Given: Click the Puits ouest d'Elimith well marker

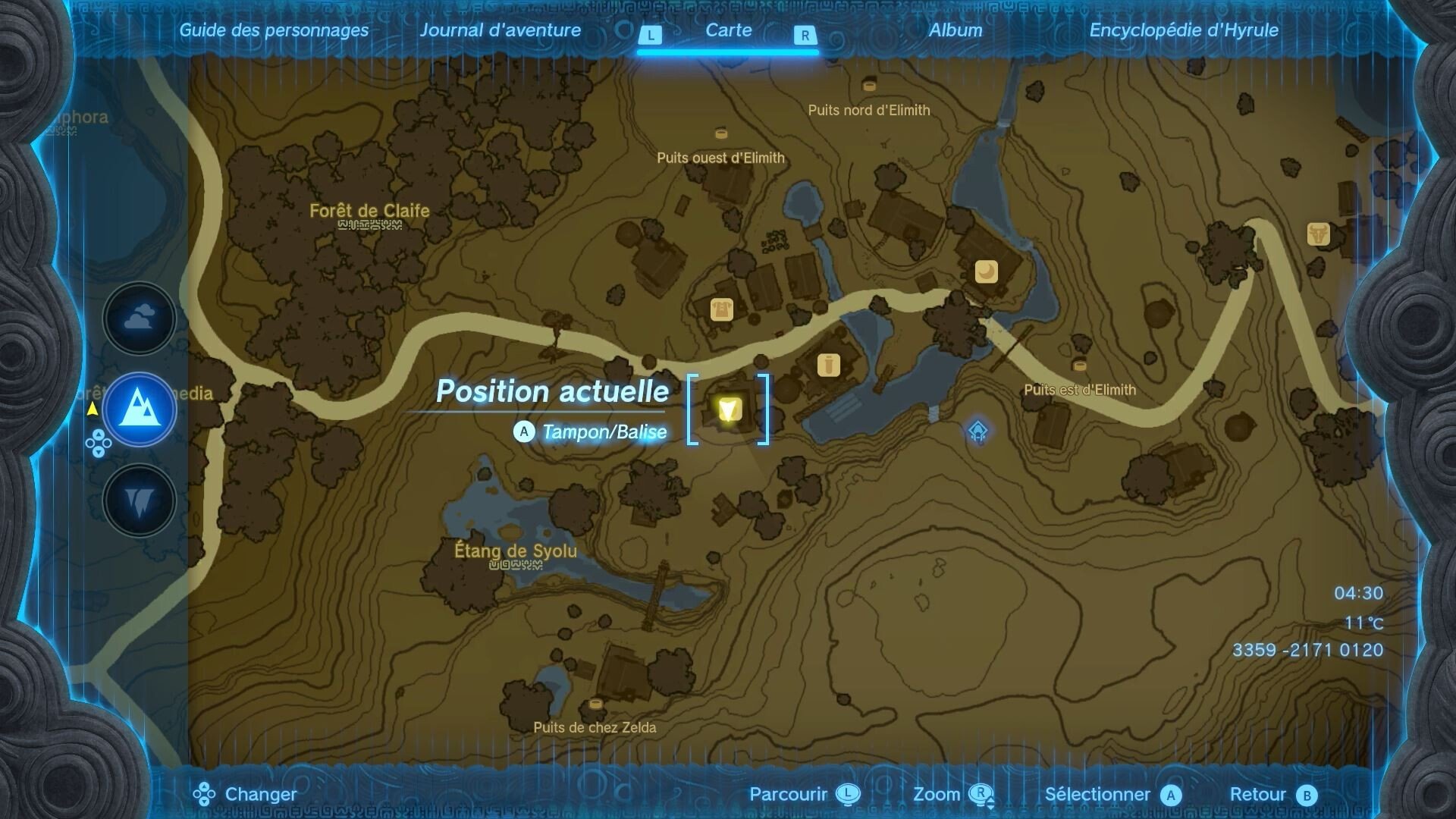Looking at the screenshot, I should coord(721,134).
